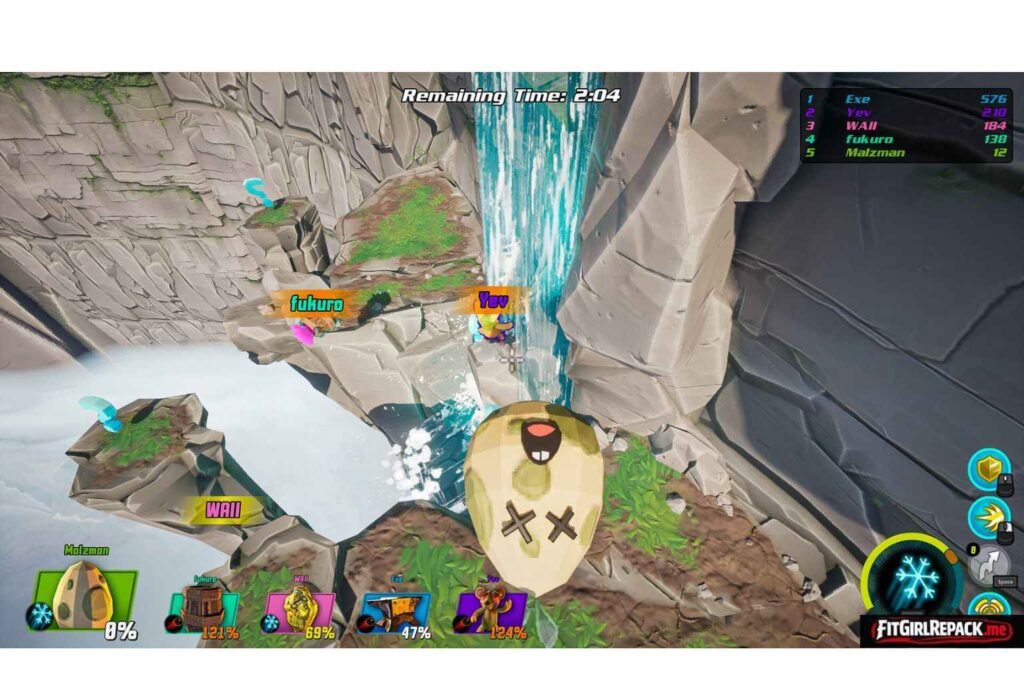The image size is (1024, 683).
Task: Use the yellow burst attack ability
Action: point(987,517)
